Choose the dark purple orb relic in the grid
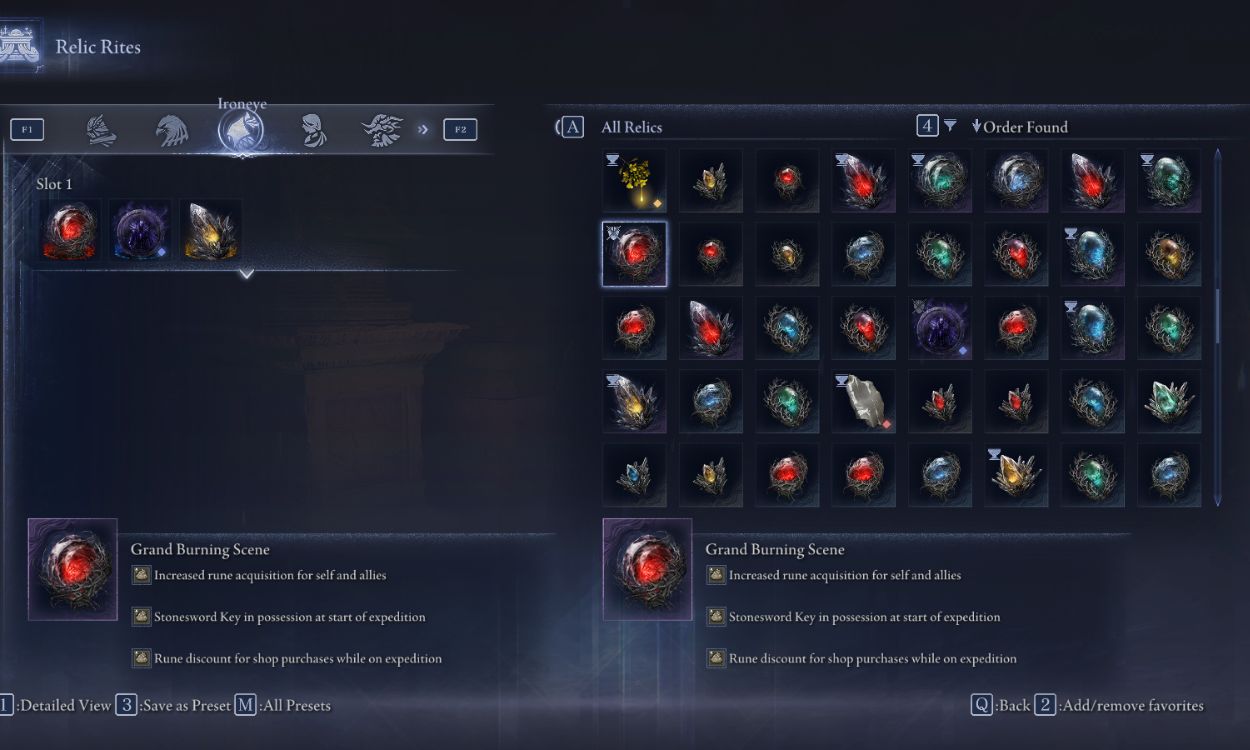1250x750 pixels. click(940, 328)
